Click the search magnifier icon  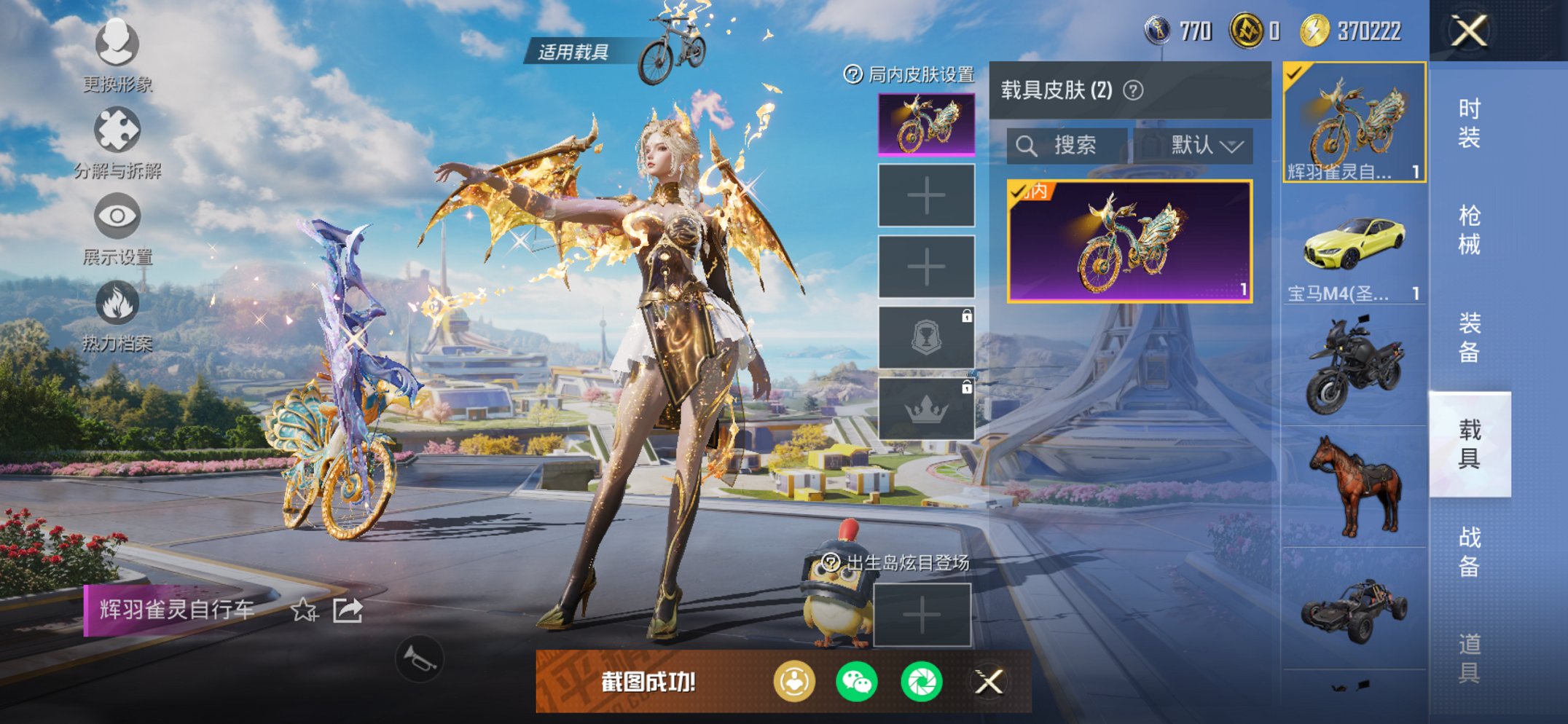1027,144
